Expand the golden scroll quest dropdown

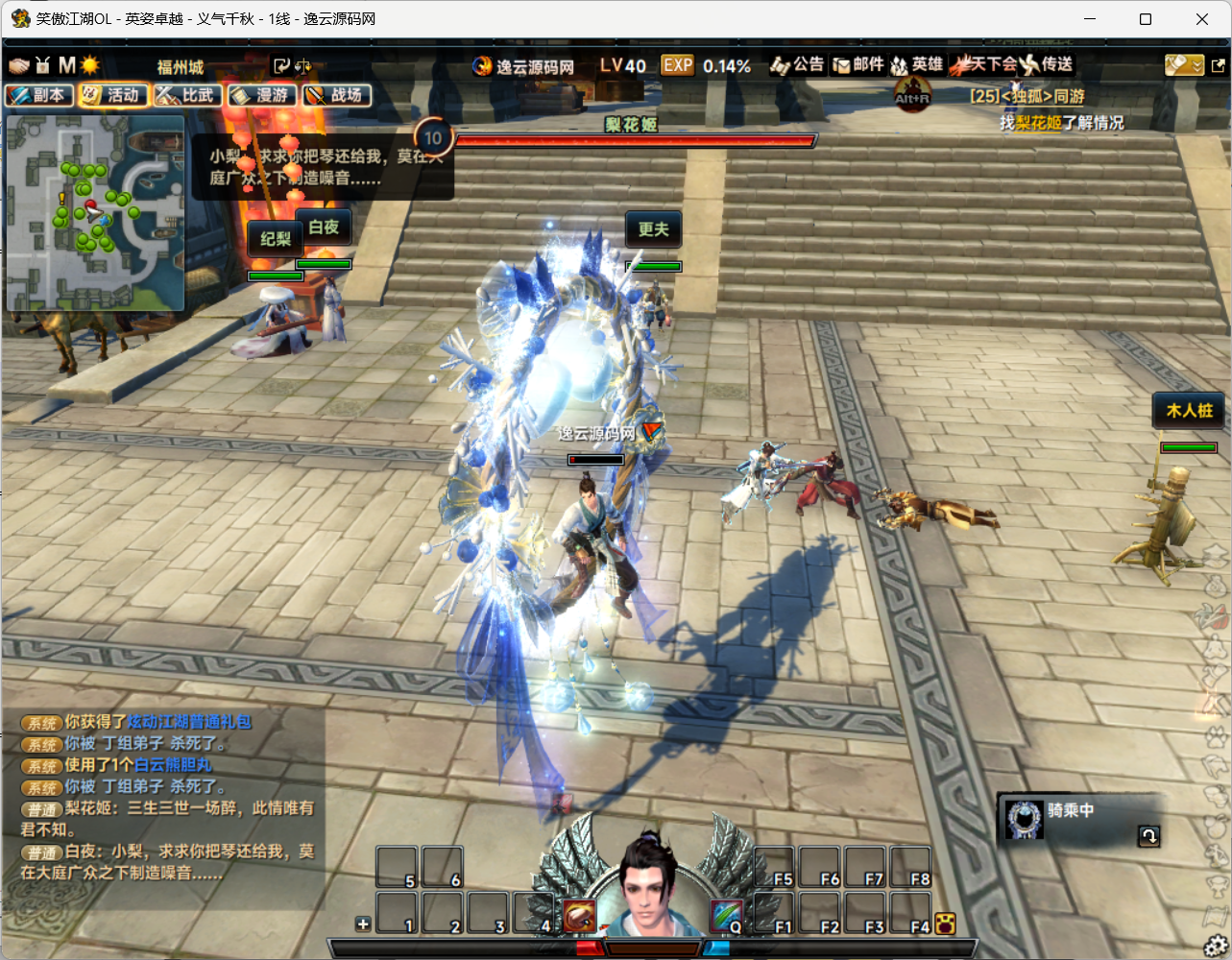pyautogui.click(x=1184, y=65)
